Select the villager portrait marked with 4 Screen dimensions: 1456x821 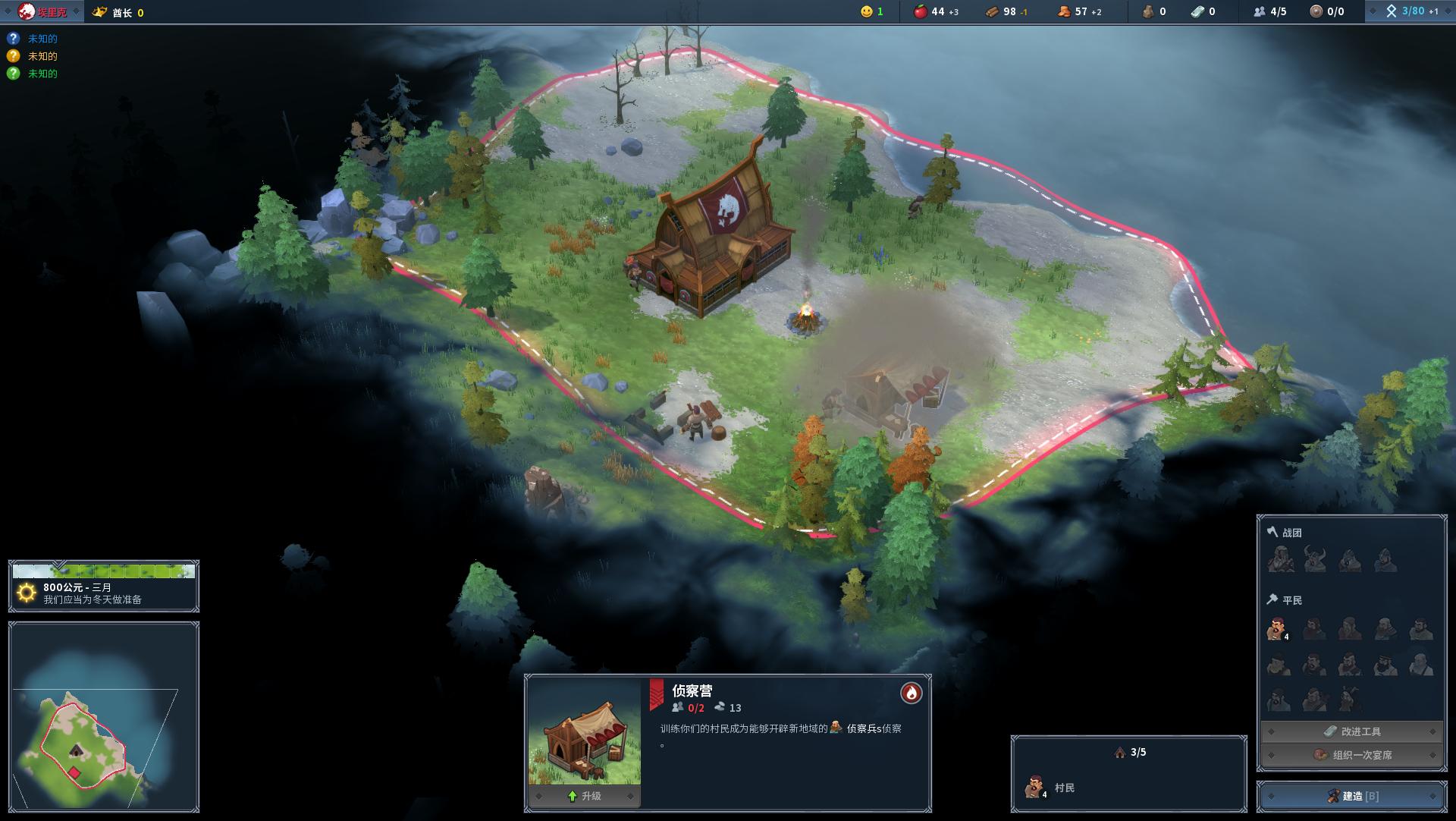pyautogui.click(x=1276, y=628)
